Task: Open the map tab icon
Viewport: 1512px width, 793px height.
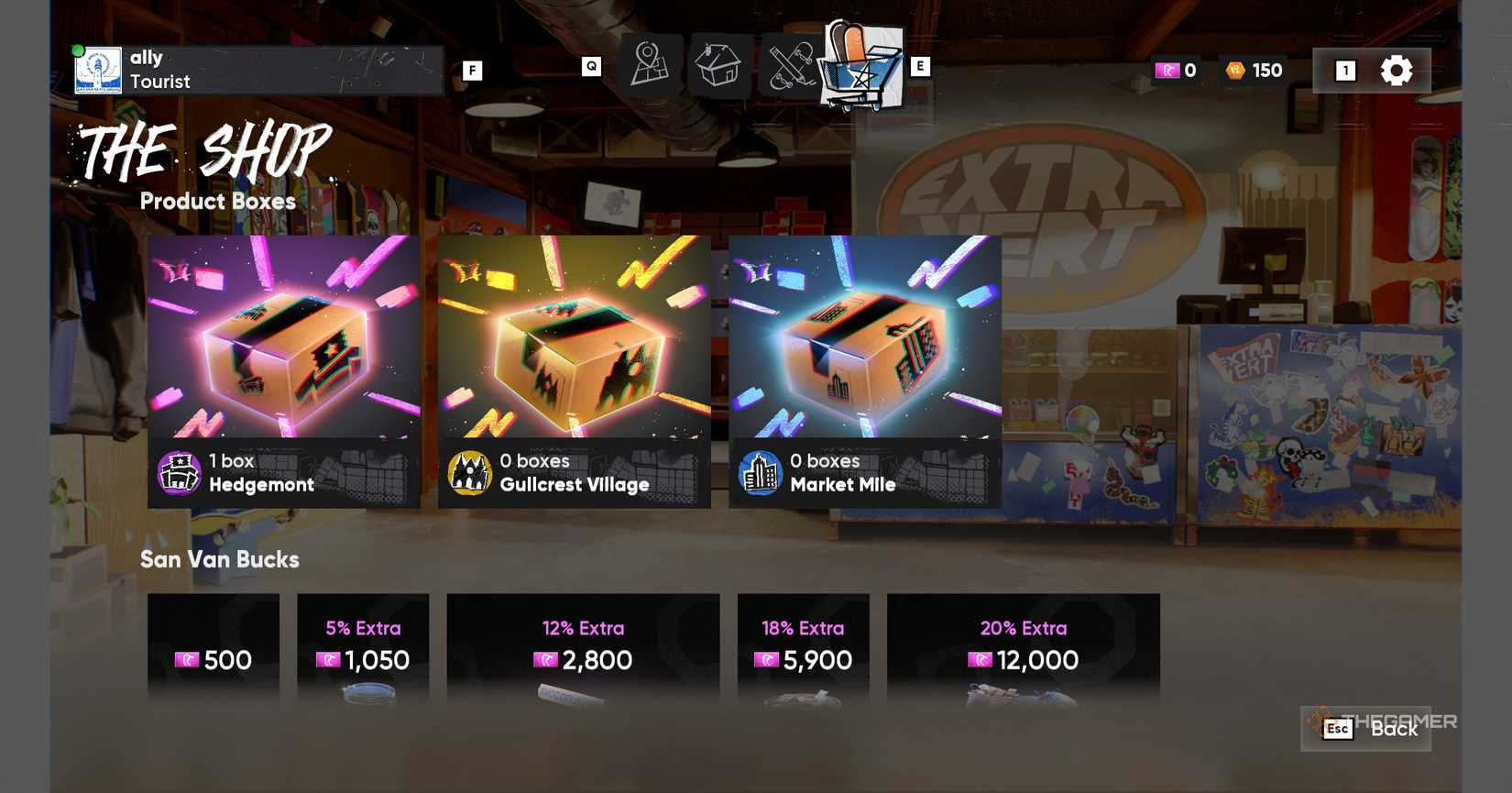Action: tap(649, 64)
